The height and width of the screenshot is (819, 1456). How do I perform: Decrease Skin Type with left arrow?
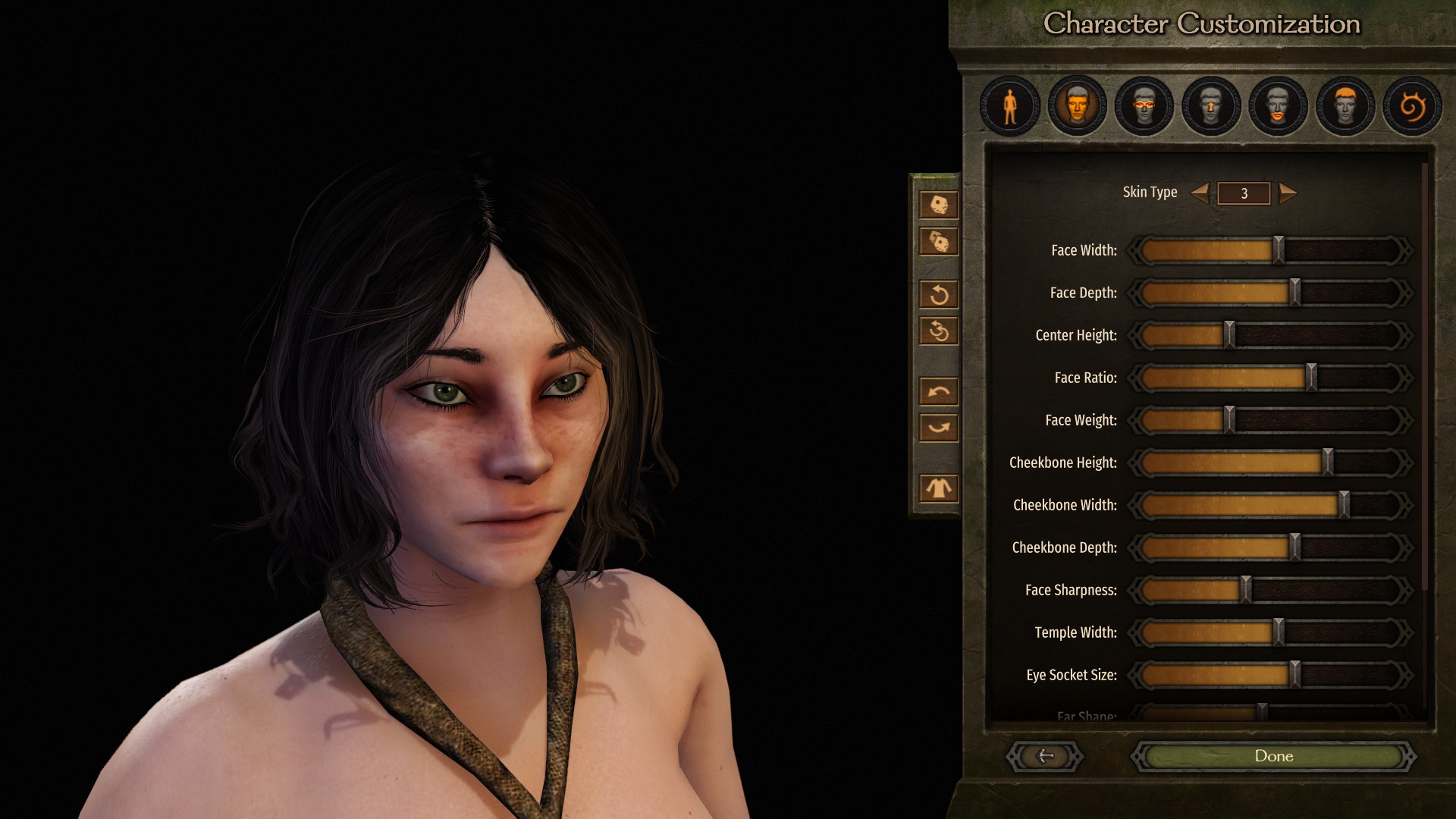pos(1200,193)
